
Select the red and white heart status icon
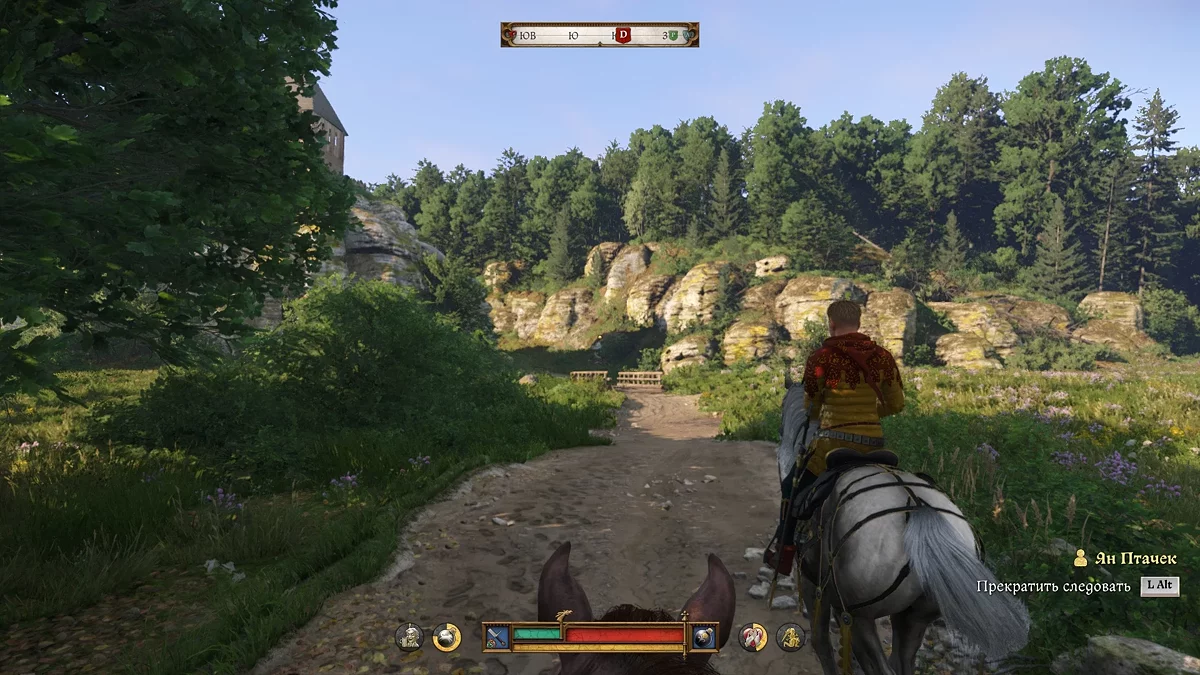pyautogui.click(x=753, y=637)
